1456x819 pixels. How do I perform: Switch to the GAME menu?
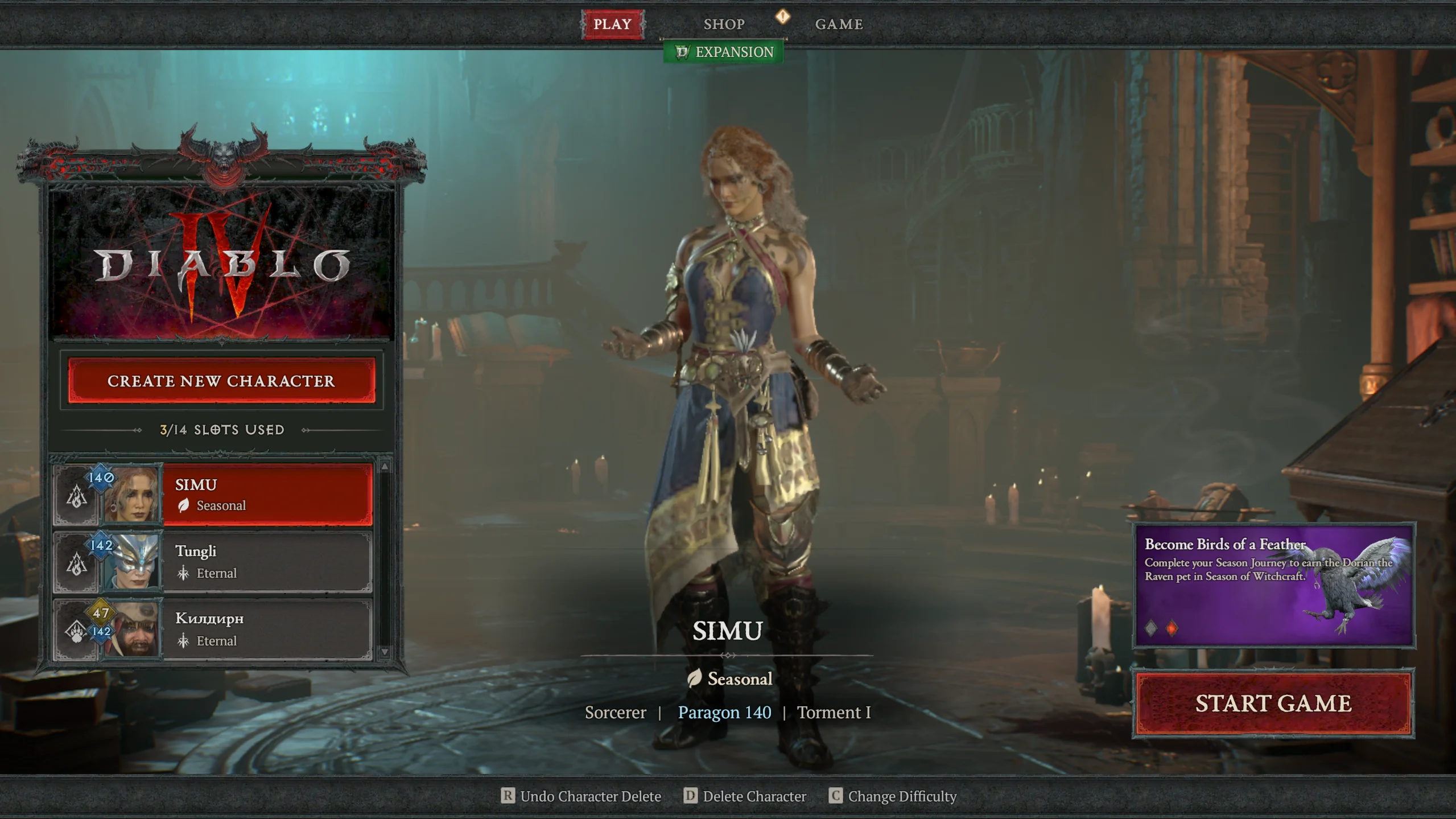839,23
